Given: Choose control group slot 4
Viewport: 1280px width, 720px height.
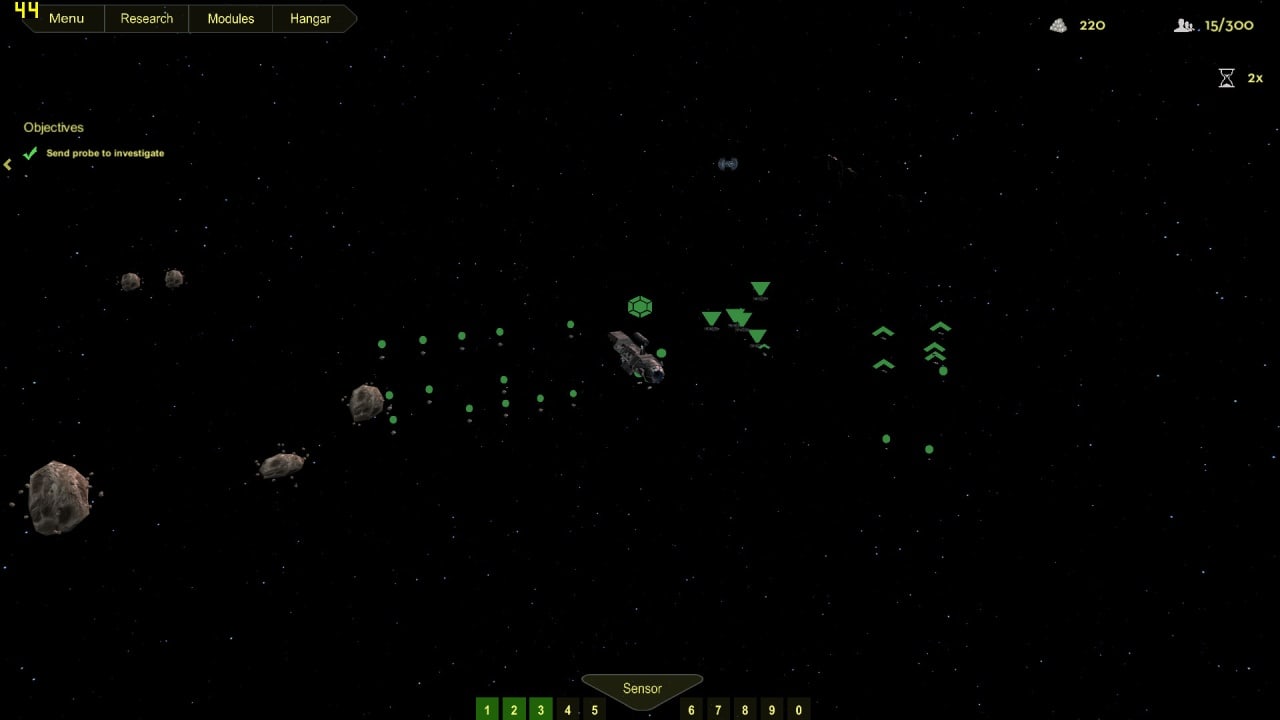Looking at the screenshot, I should [x=568, y=710].
